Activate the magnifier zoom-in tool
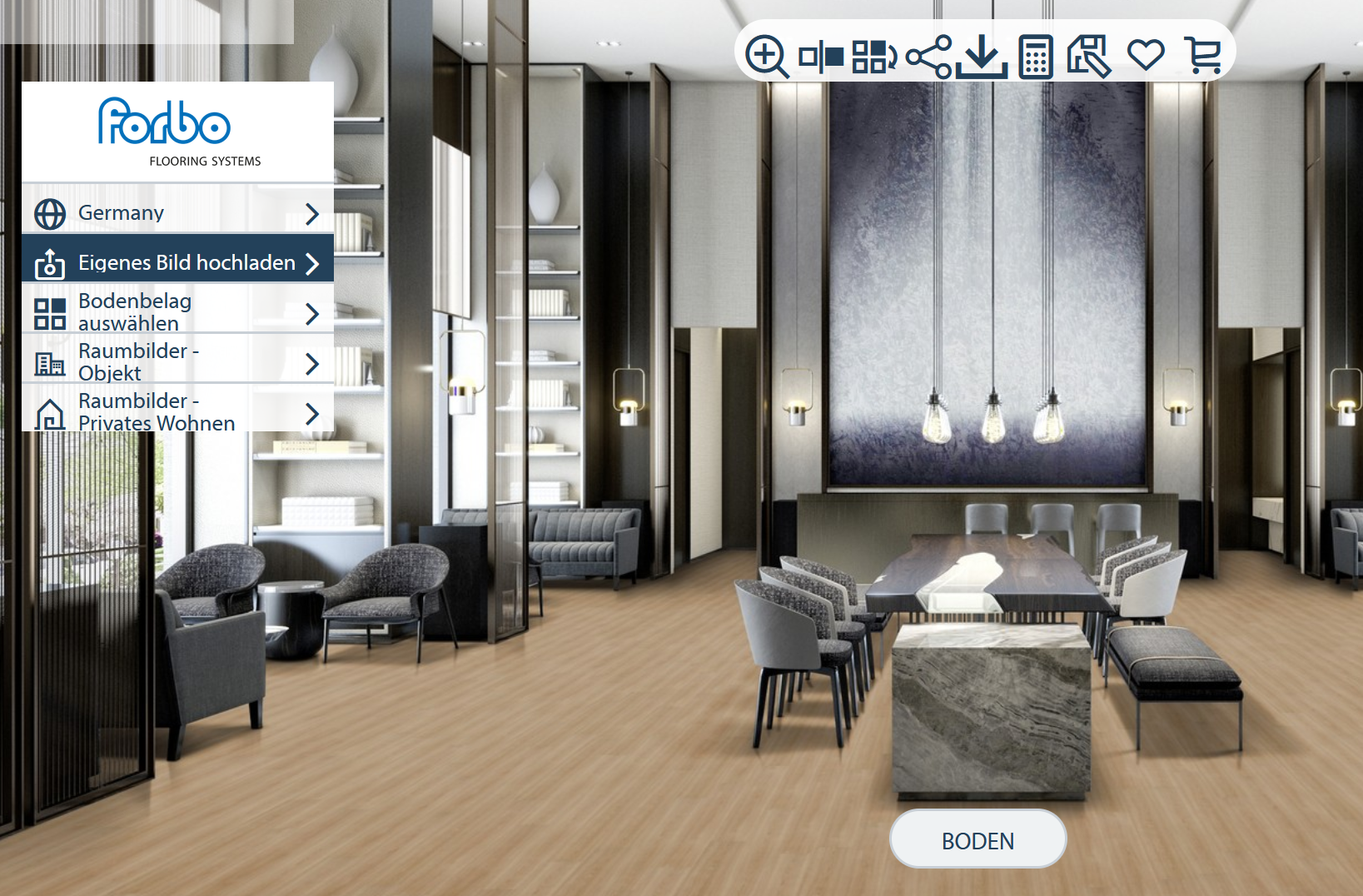The width and height of the screenshot is (1363, 896). click(766, 56)
